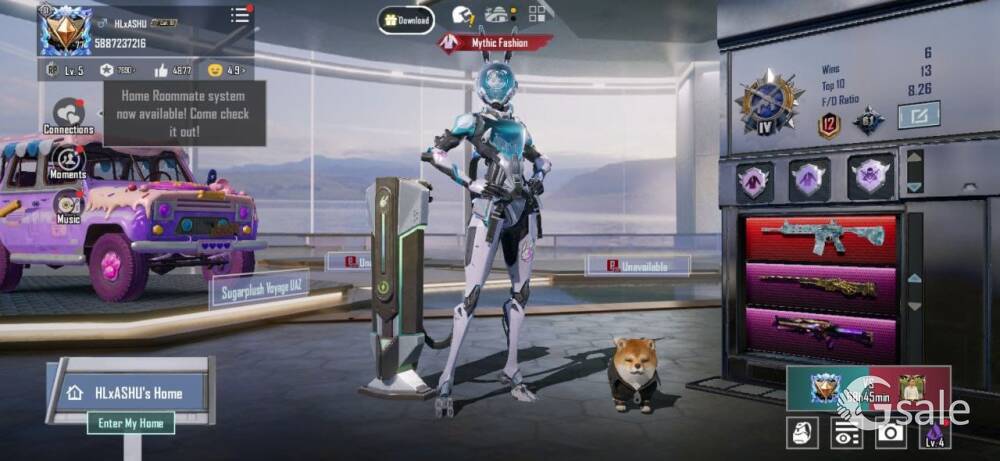Open the list menu beside the player name
Image resolution: width=1000 pixels, height=461 pixels.
click(240, 15)
